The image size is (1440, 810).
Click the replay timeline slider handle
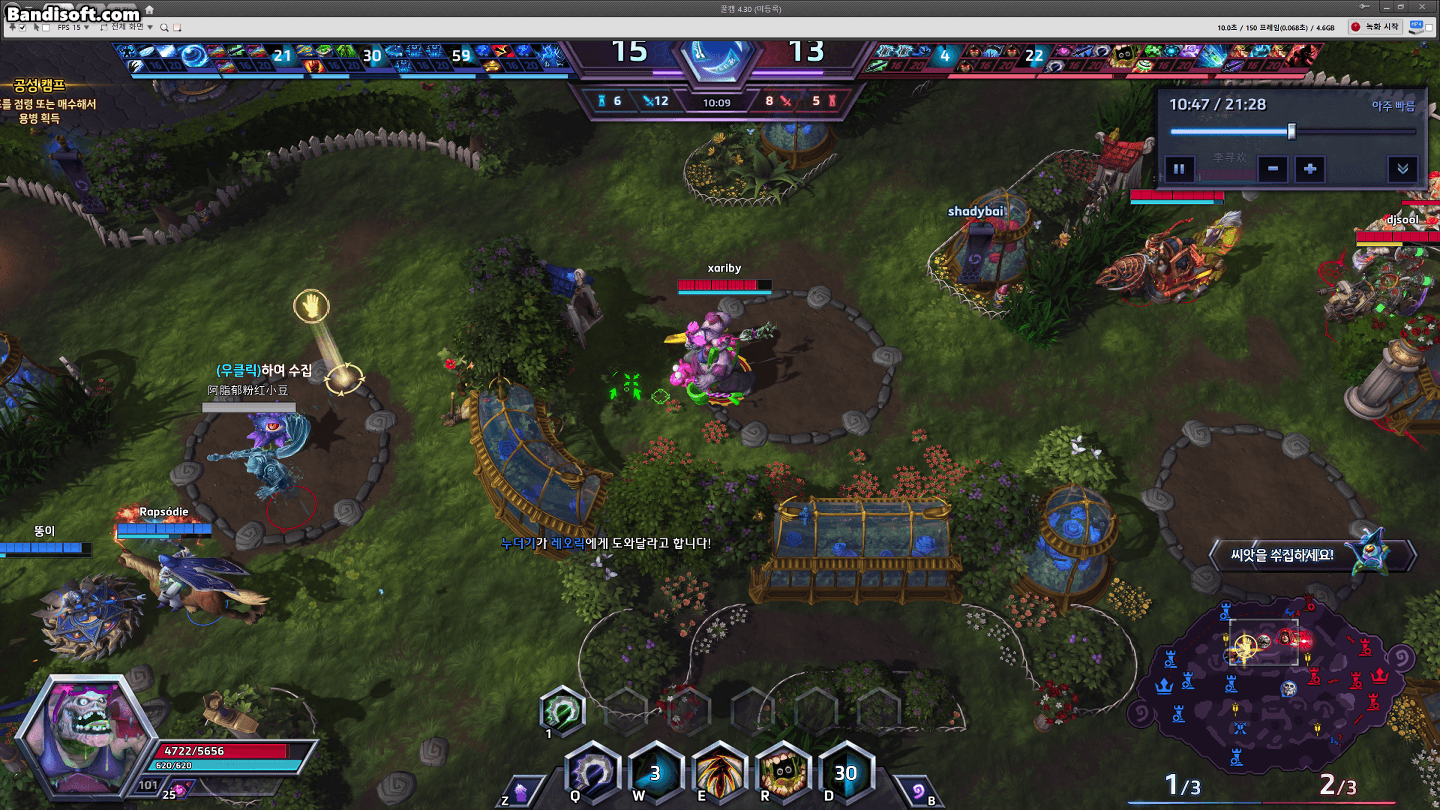point(1292,131)
